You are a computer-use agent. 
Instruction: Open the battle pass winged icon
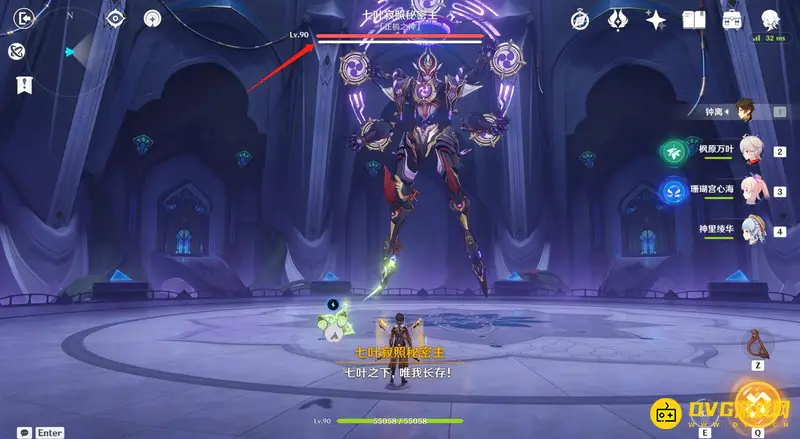[618, 19]
